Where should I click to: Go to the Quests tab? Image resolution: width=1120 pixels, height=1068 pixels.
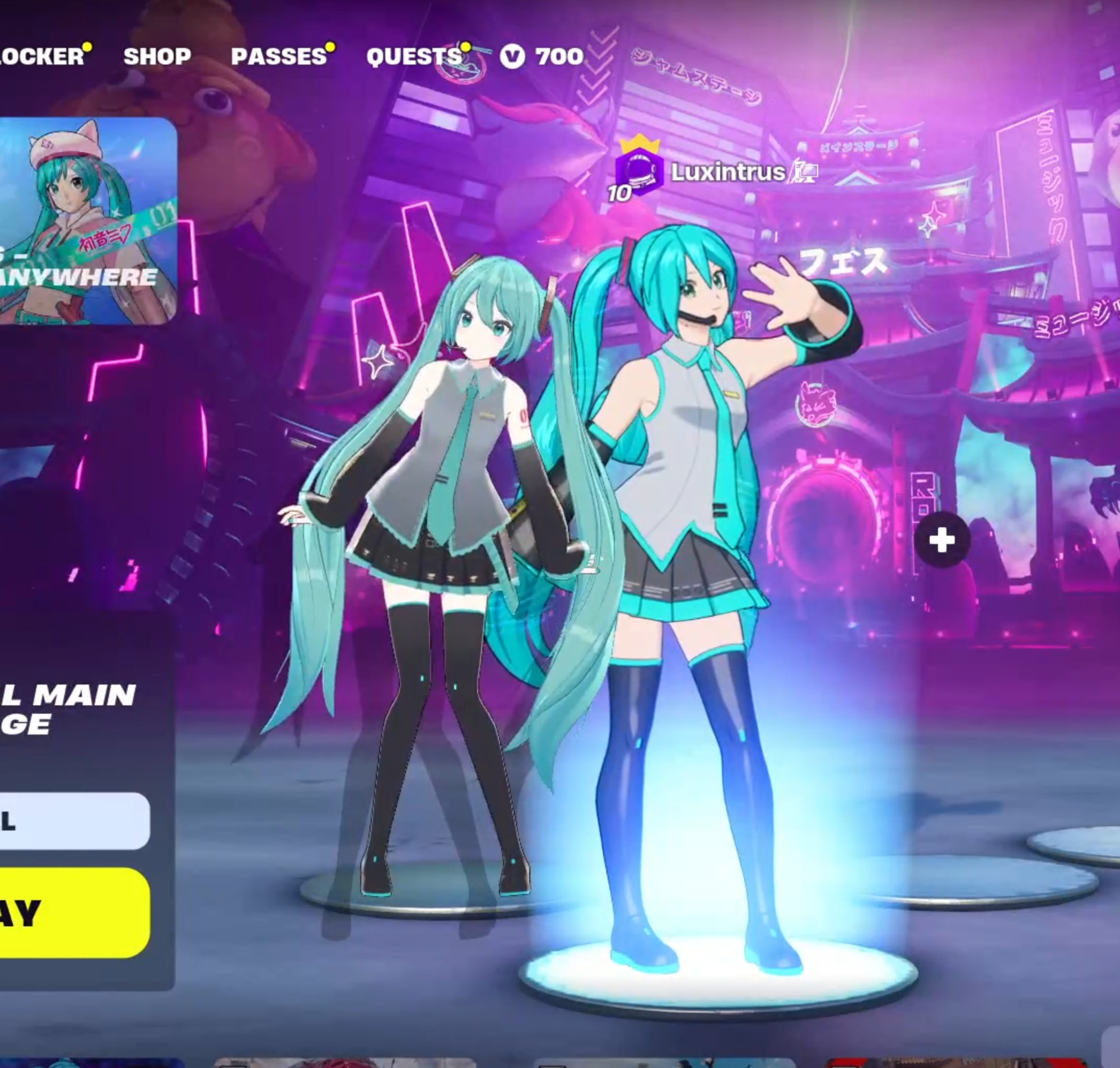414,57
